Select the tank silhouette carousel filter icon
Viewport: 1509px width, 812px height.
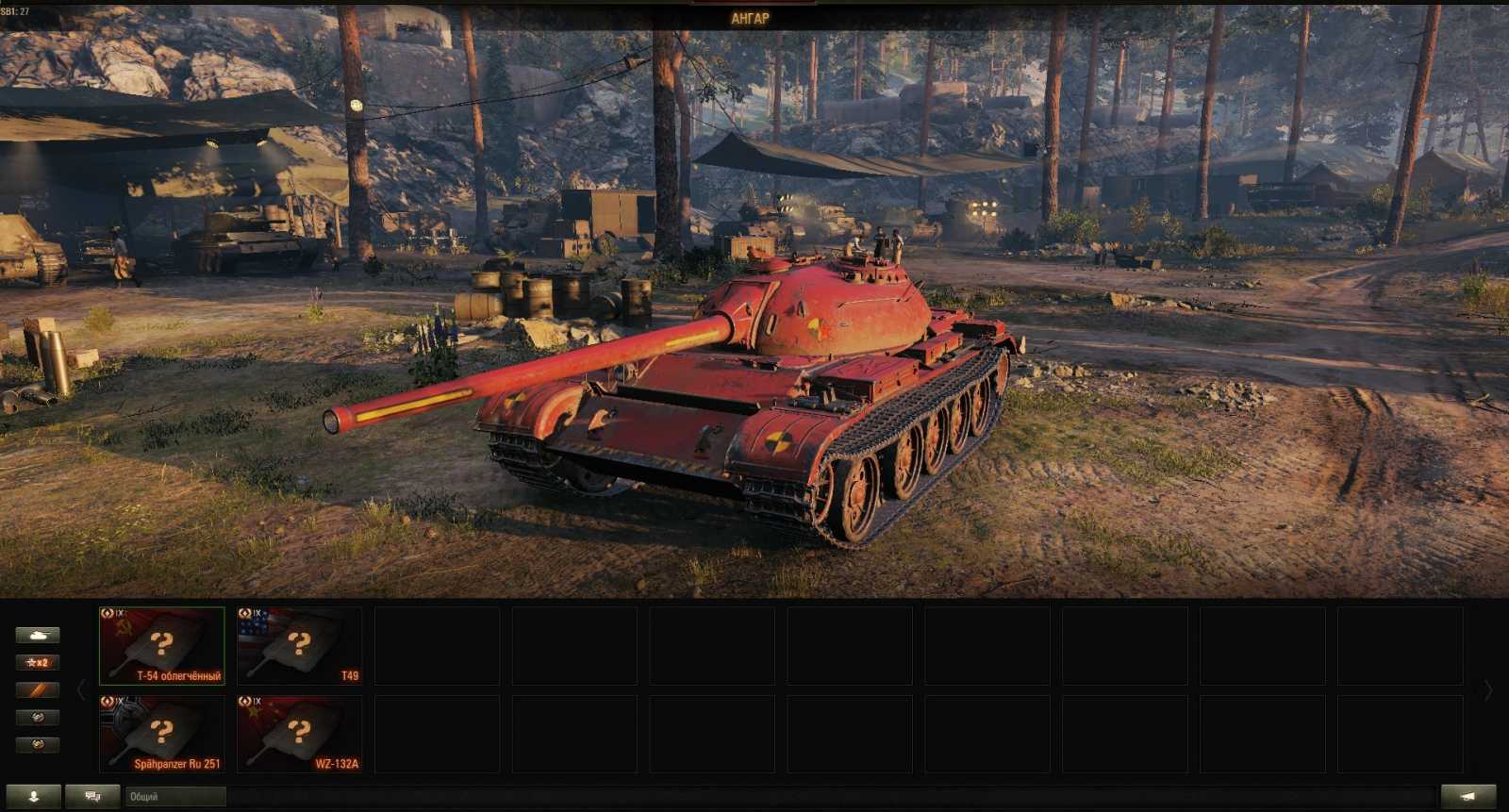(x=38, y=634)
